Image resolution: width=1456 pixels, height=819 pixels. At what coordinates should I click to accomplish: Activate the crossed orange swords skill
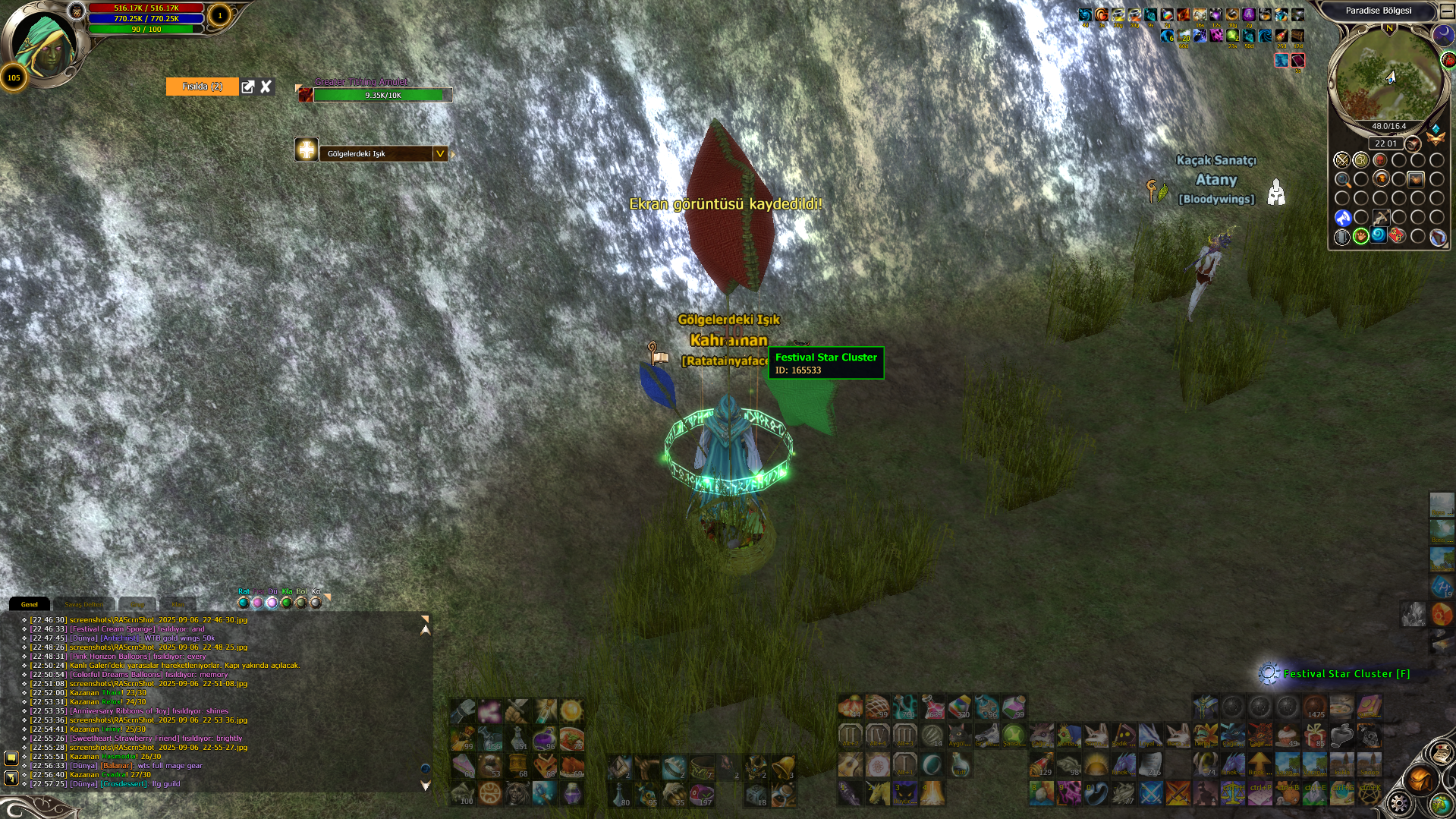point(1178,793)
